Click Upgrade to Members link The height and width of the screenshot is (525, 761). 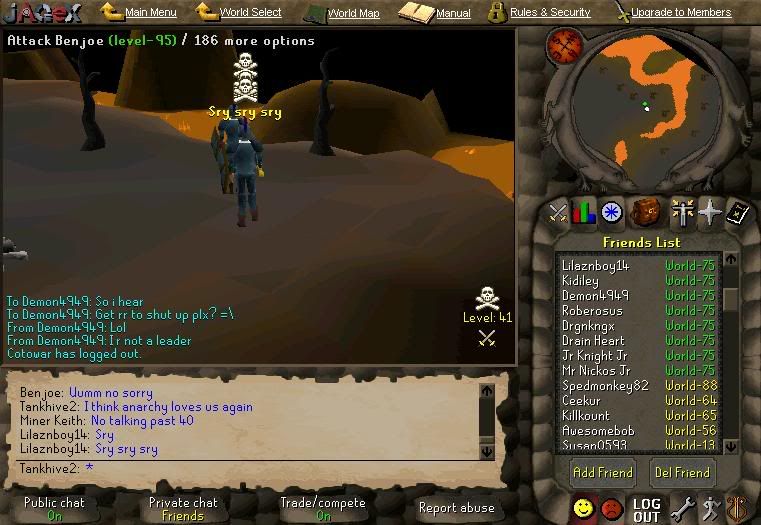coord(680,13)
